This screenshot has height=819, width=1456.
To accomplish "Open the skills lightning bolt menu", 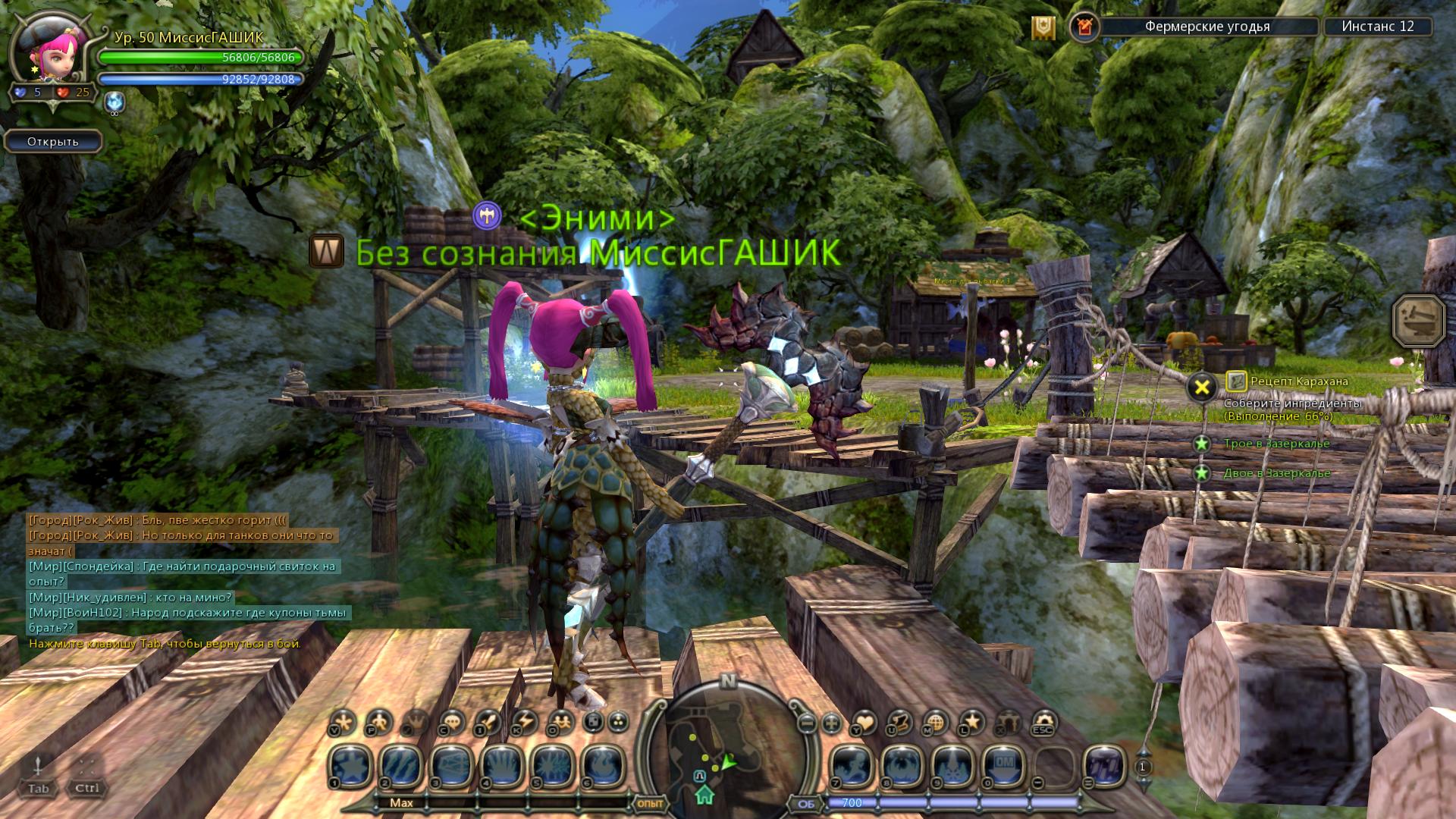I will (x=524, y=721).
